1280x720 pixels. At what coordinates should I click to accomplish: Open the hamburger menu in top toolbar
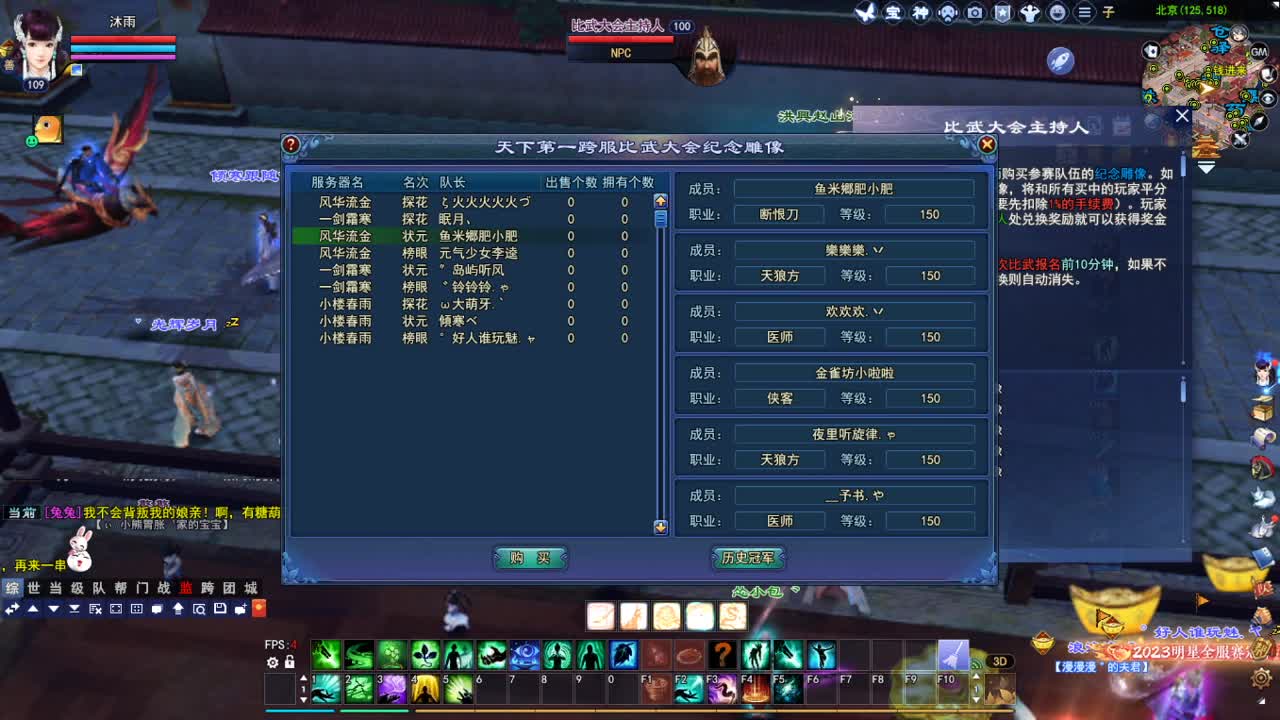point(1083,13)
